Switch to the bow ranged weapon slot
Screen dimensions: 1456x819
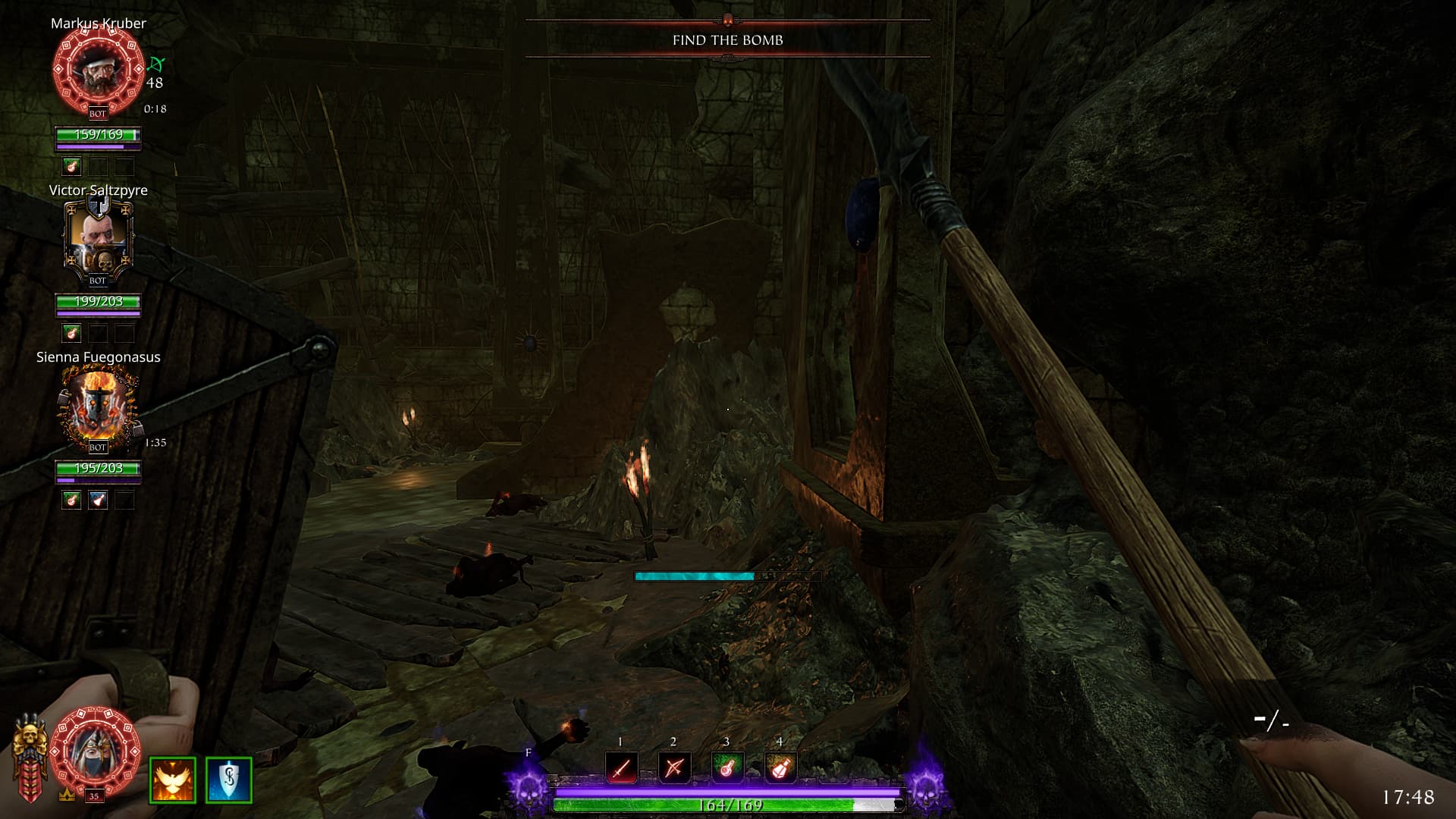[673, 768]
